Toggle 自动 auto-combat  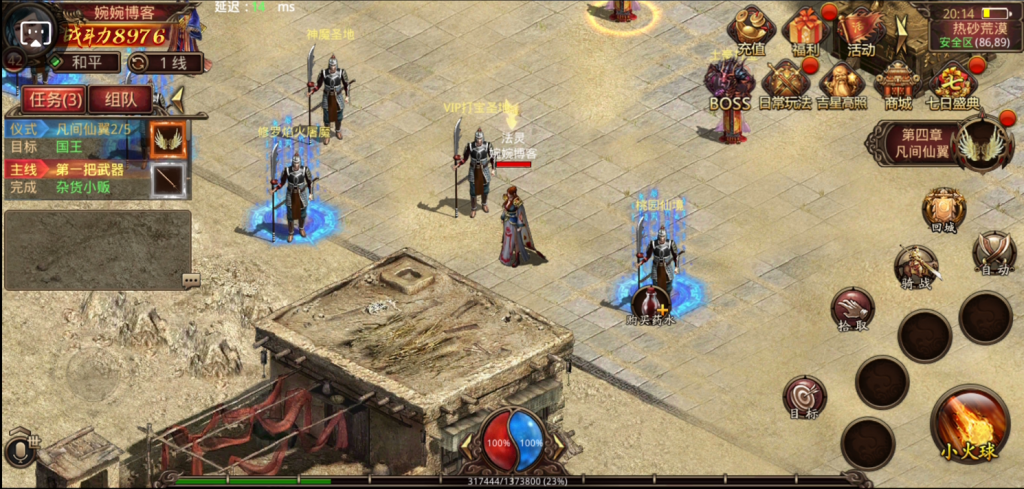[x=994, y=252]
